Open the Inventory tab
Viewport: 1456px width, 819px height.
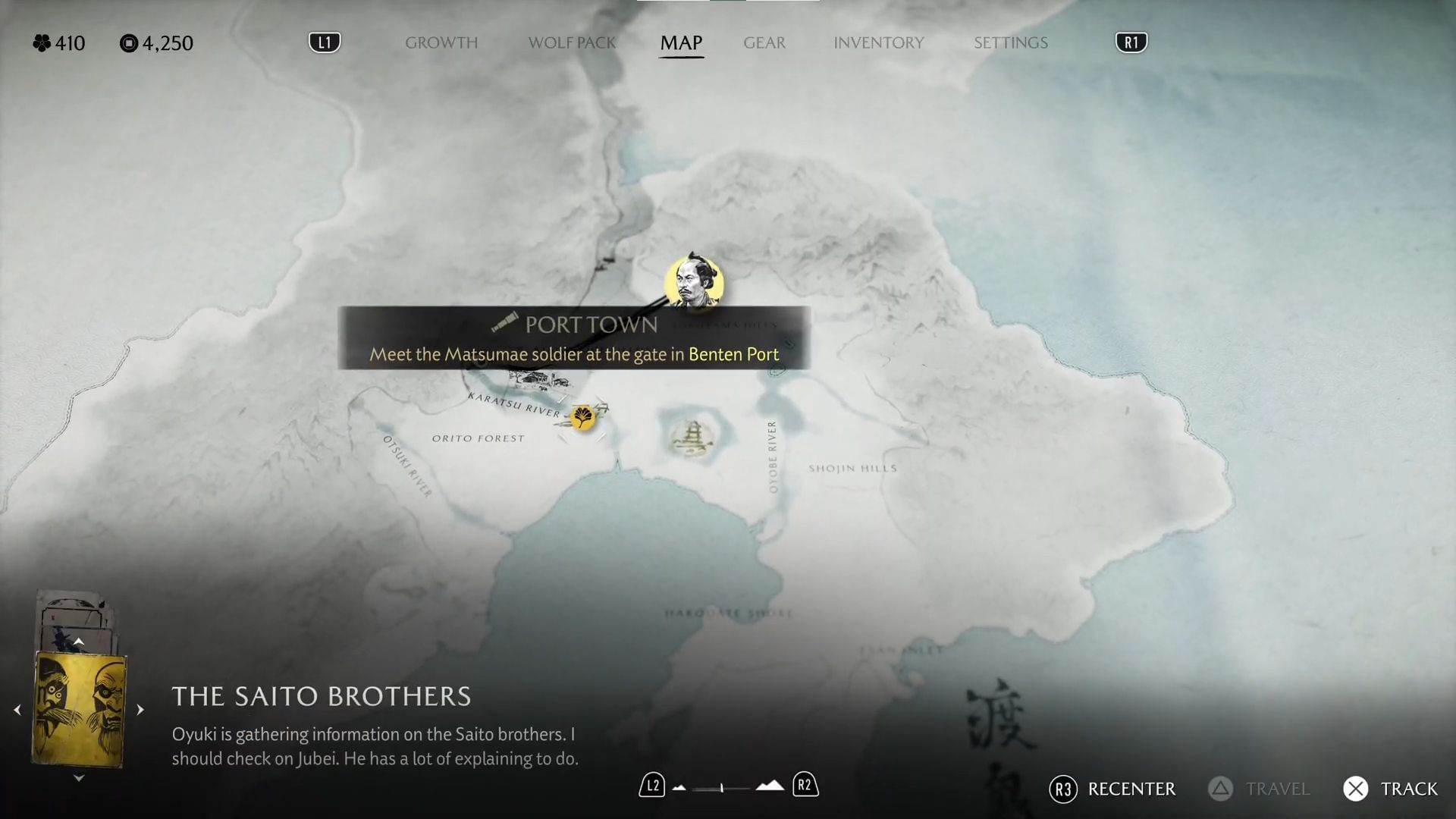[878, 42]
